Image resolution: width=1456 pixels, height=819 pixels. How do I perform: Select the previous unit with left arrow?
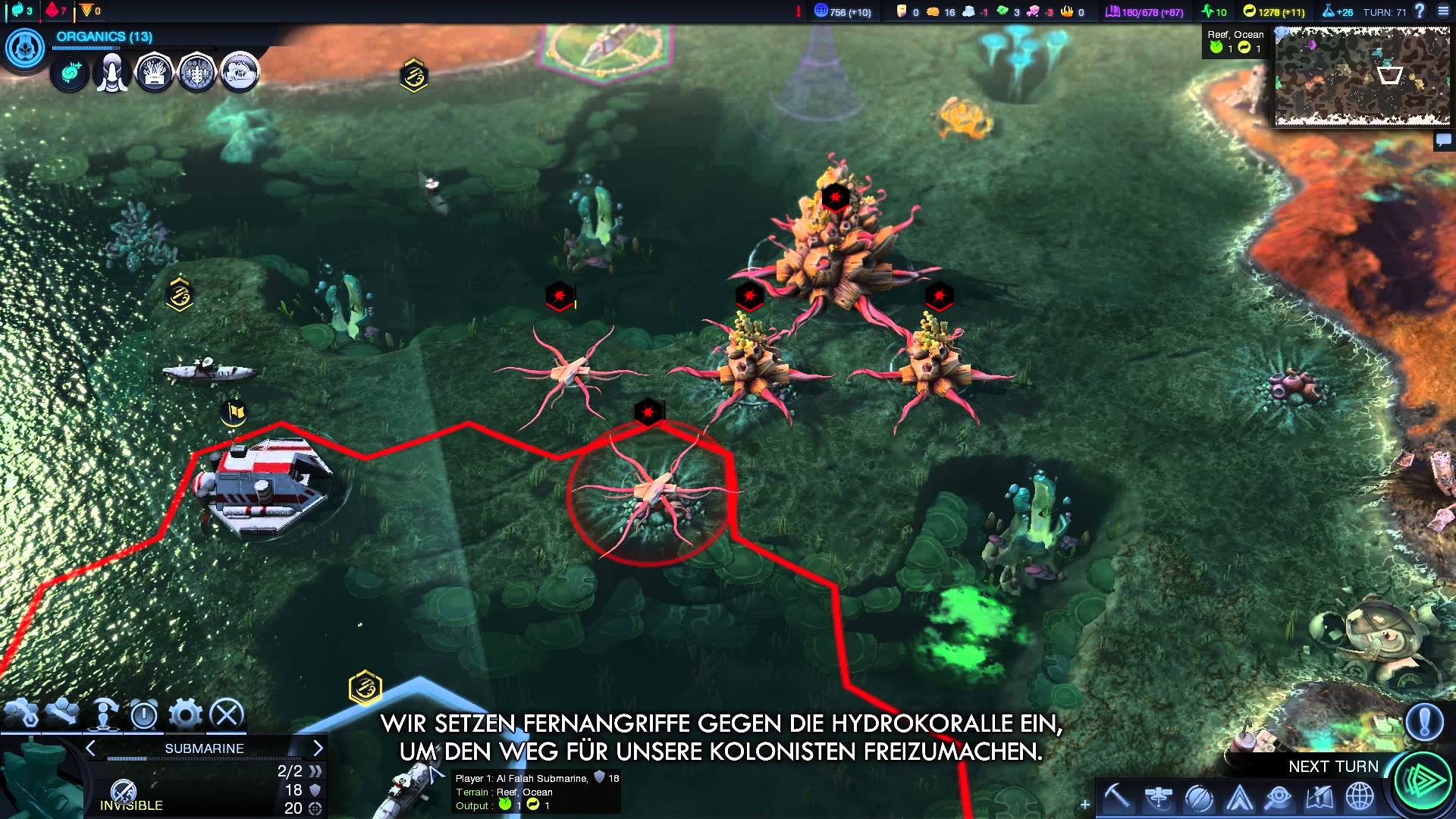click(91, 748)
